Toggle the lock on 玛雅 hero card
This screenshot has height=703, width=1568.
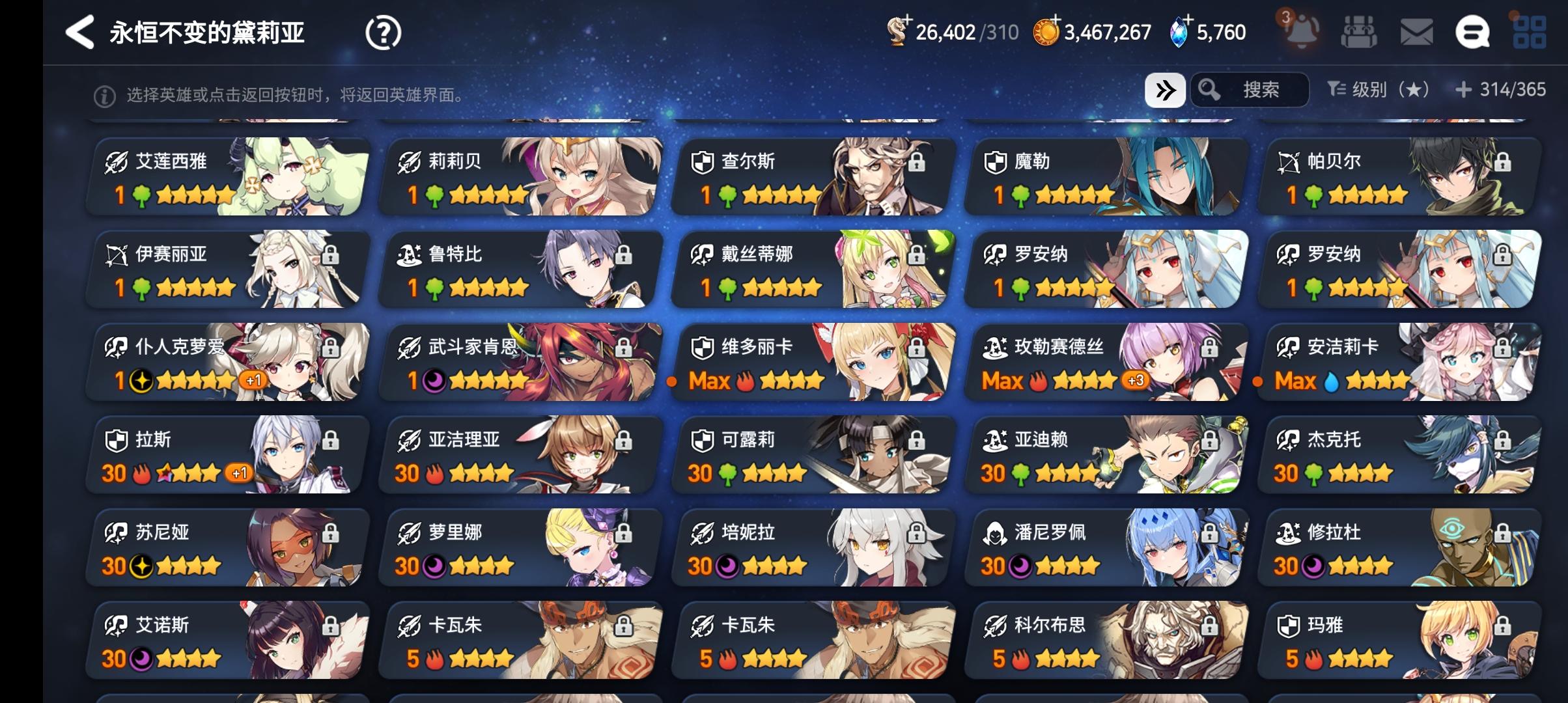click(x=1504, y=627)
